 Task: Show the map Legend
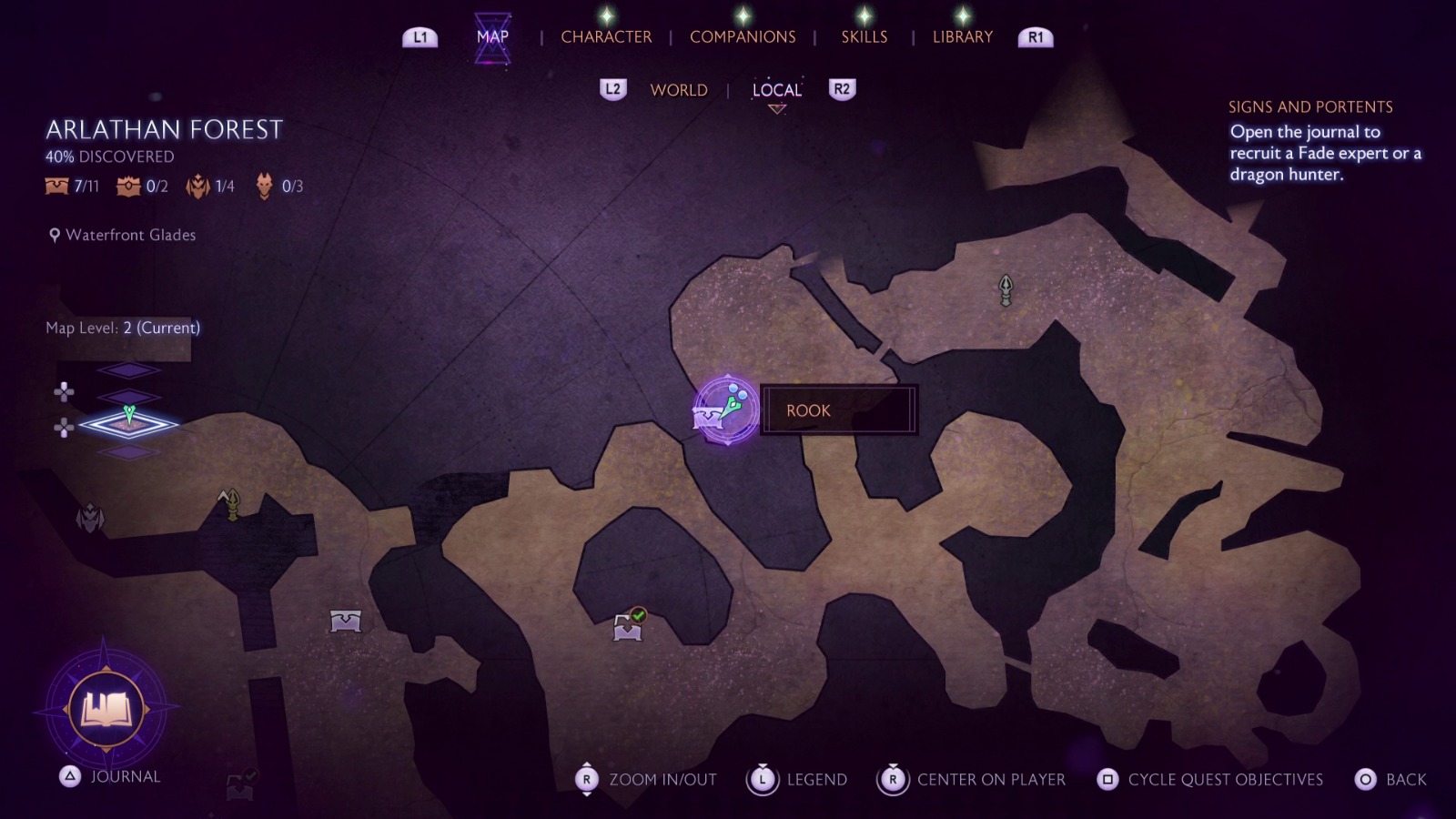pos(797,780)
